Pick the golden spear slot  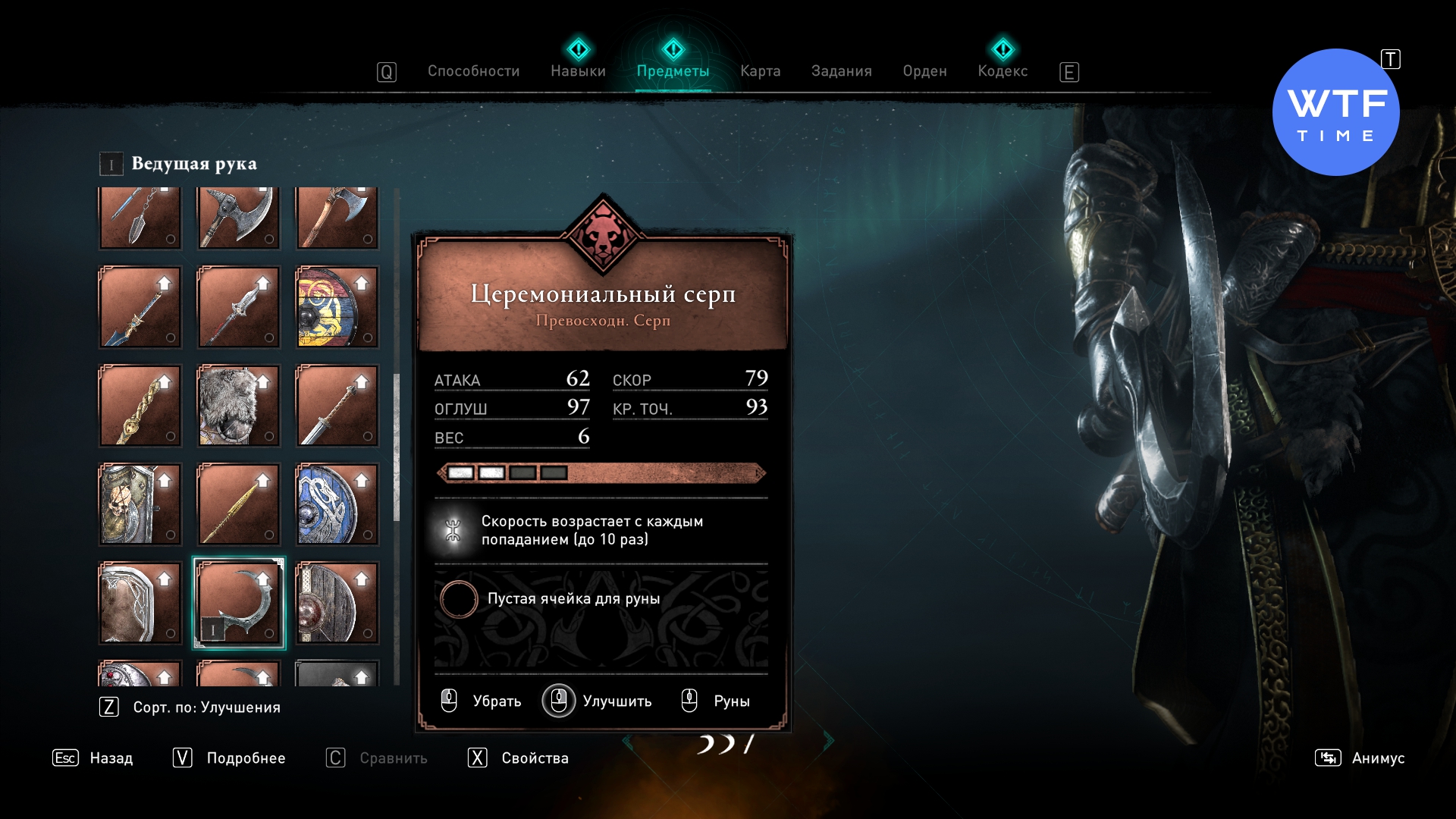click(239, 504)
